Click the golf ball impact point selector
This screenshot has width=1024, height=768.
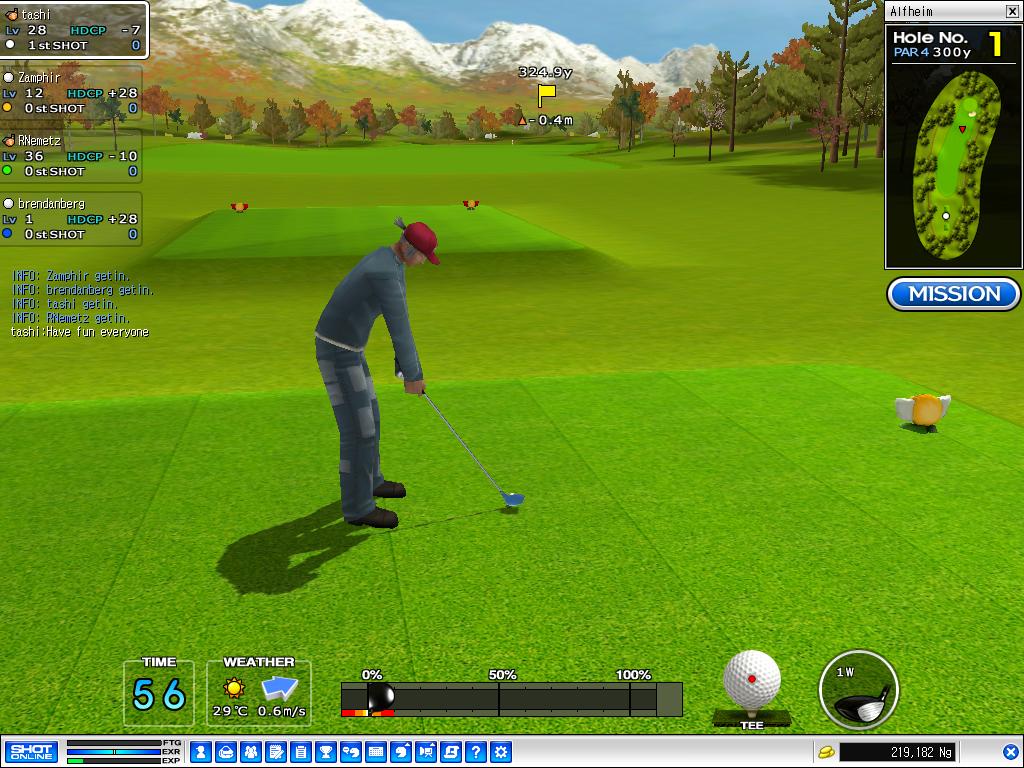[x=752, y=680]
